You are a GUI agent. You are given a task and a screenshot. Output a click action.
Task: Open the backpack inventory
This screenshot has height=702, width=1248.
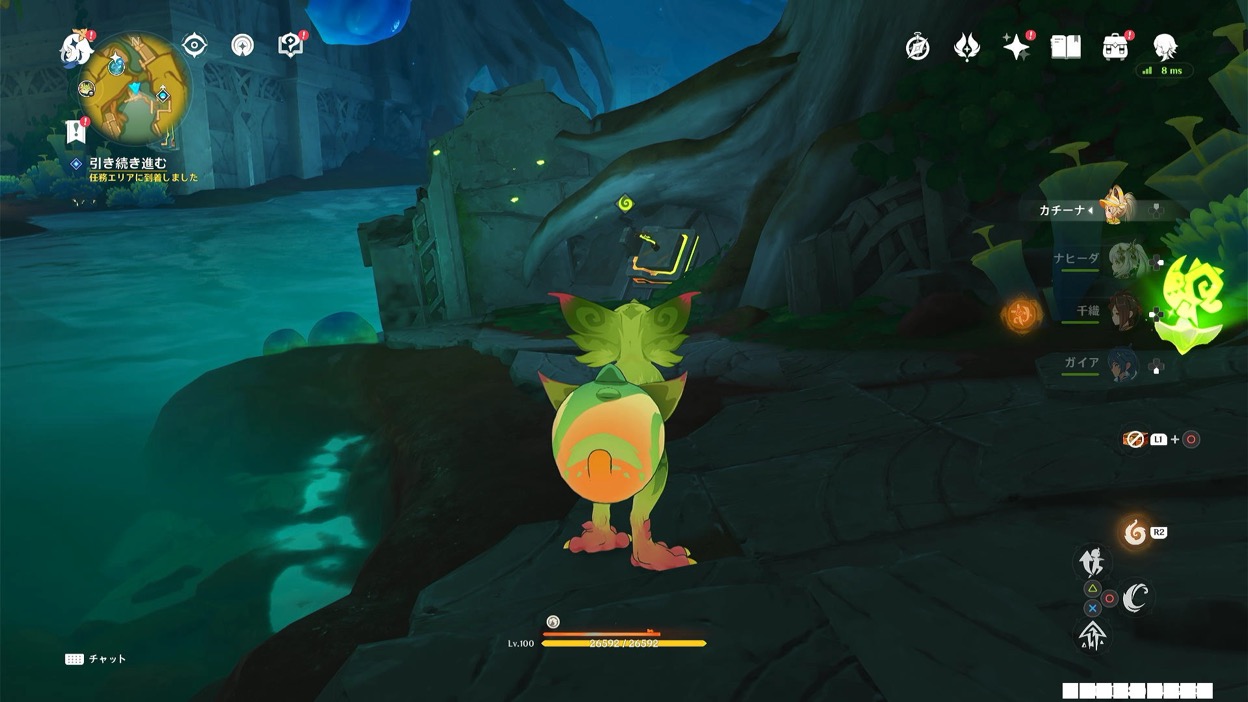tap(1115, 47)
